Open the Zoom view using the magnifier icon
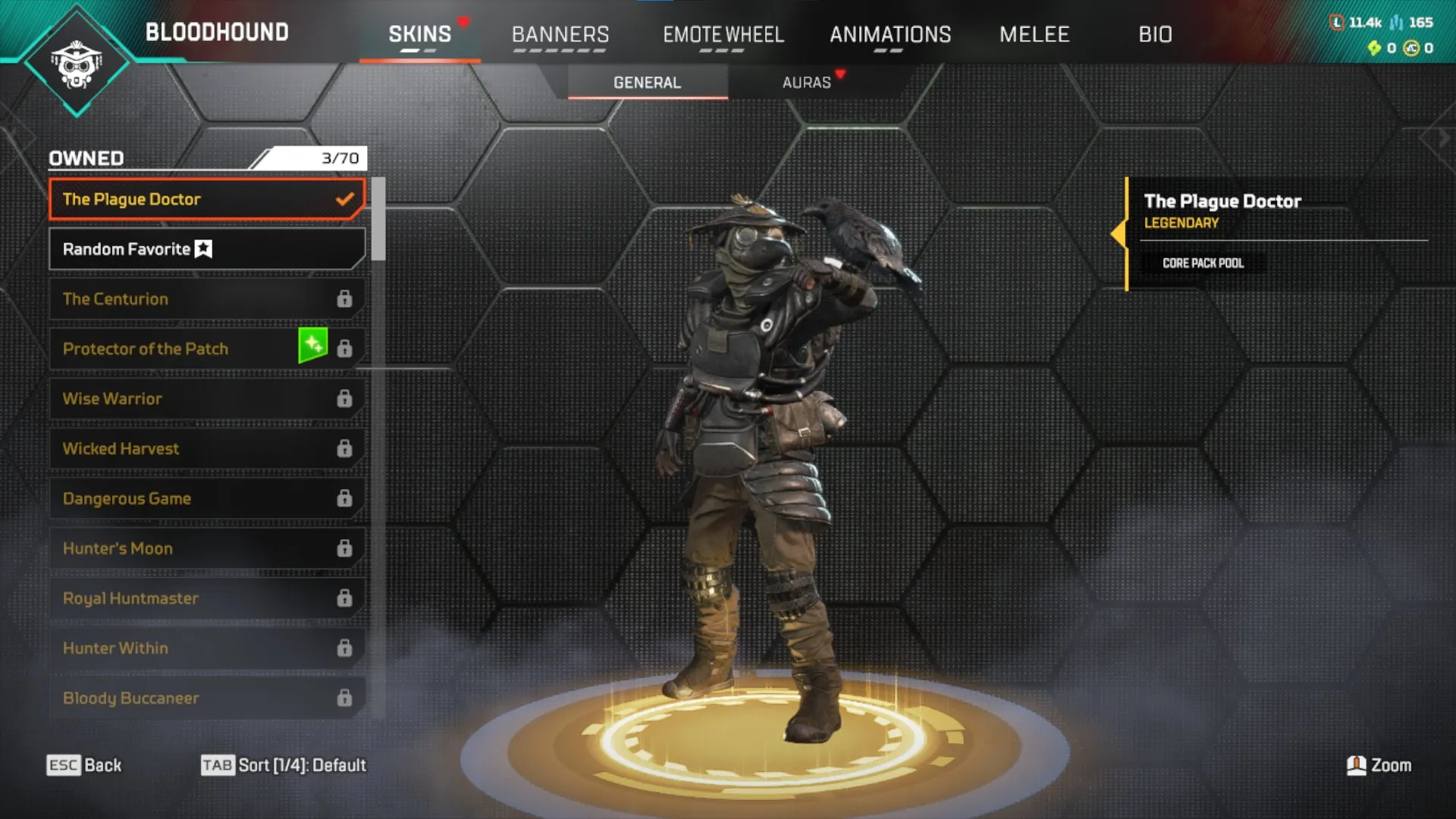The height and width of the screenshot is (819, 1456). click(x=1357, y=765)
